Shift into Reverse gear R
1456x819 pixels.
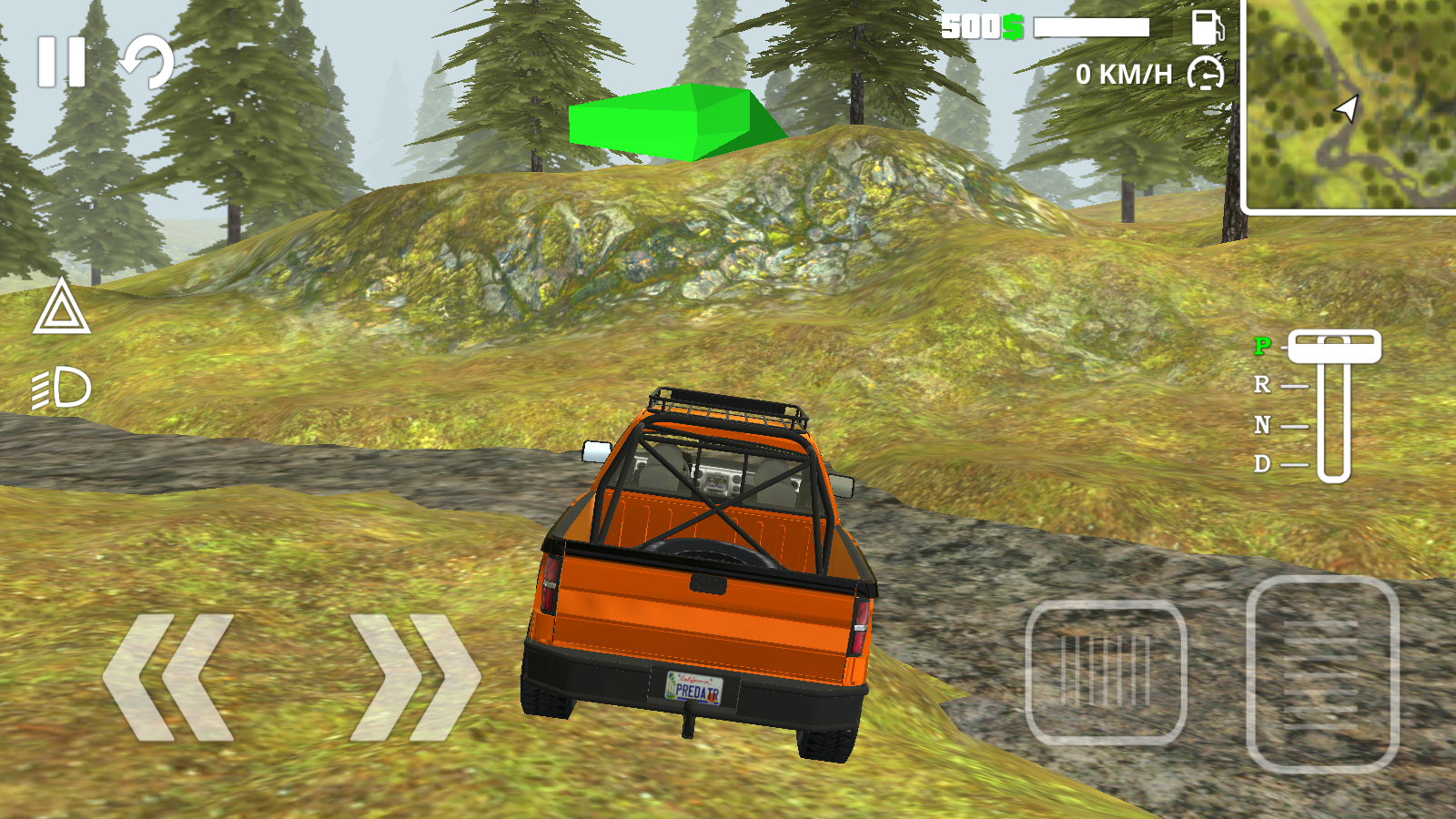[1262, 387]
